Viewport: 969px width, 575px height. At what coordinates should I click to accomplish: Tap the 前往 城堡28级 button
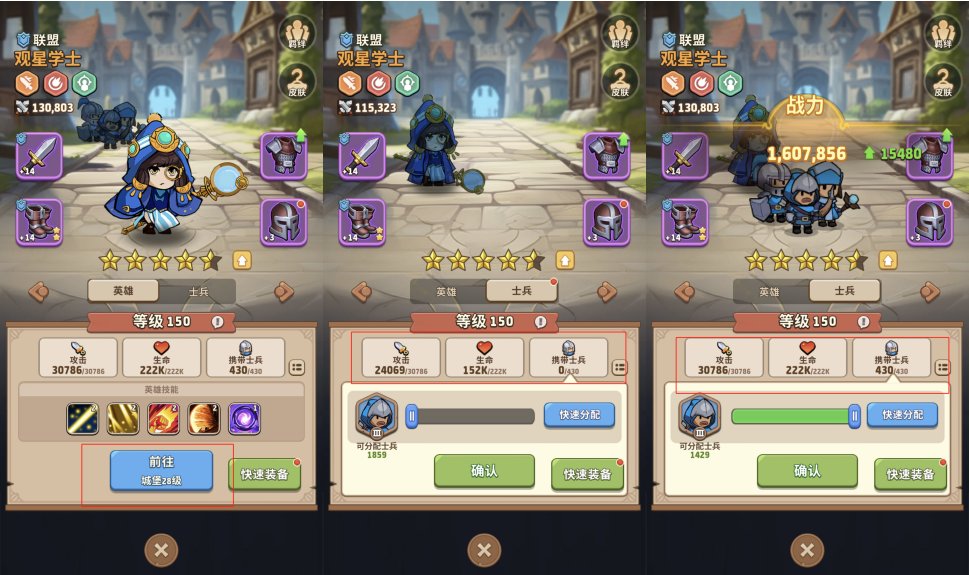161,471
